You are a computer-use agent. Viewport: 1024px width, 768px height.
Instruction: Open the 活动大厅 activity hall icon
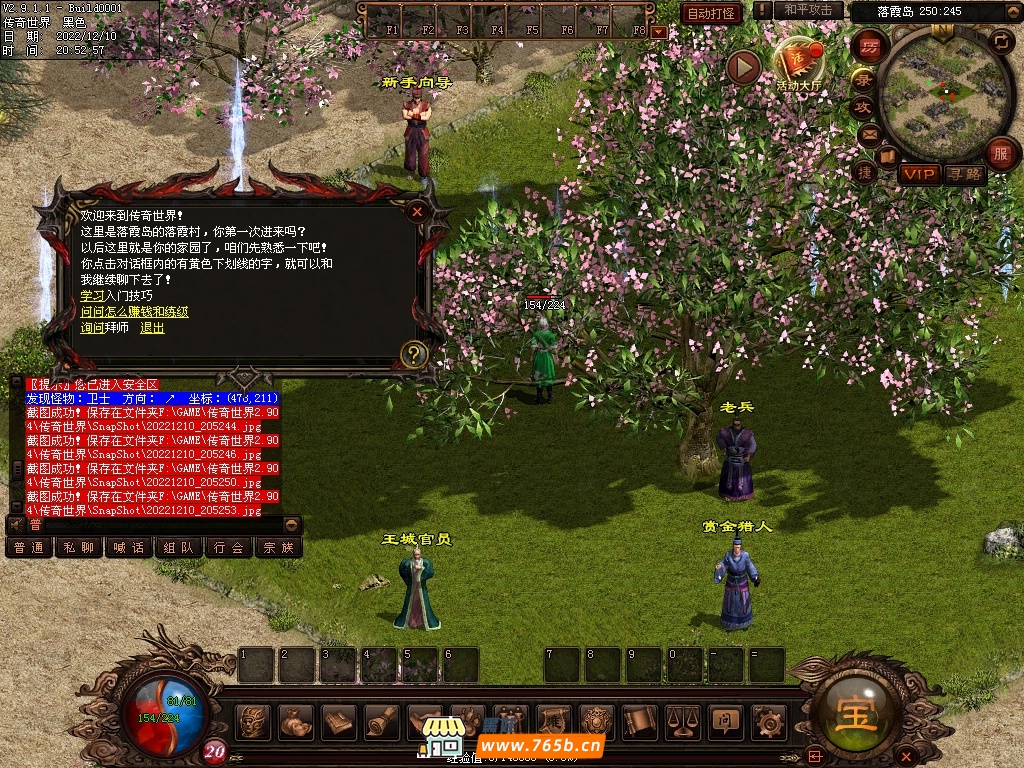(798, 63)
